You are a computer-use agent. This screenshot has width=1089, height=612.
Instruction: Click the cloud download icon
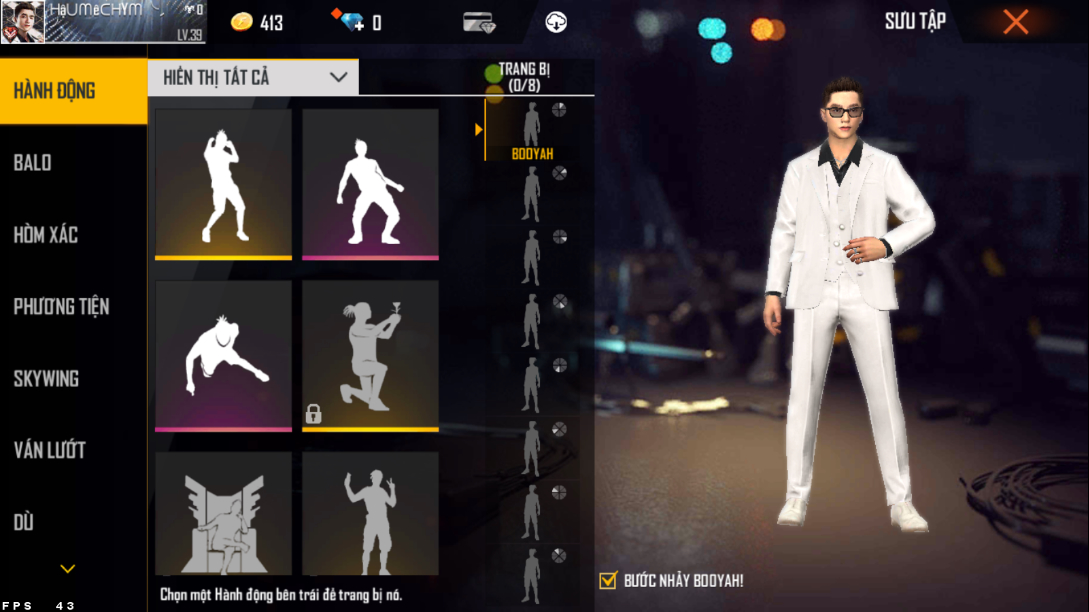[556, 22]
